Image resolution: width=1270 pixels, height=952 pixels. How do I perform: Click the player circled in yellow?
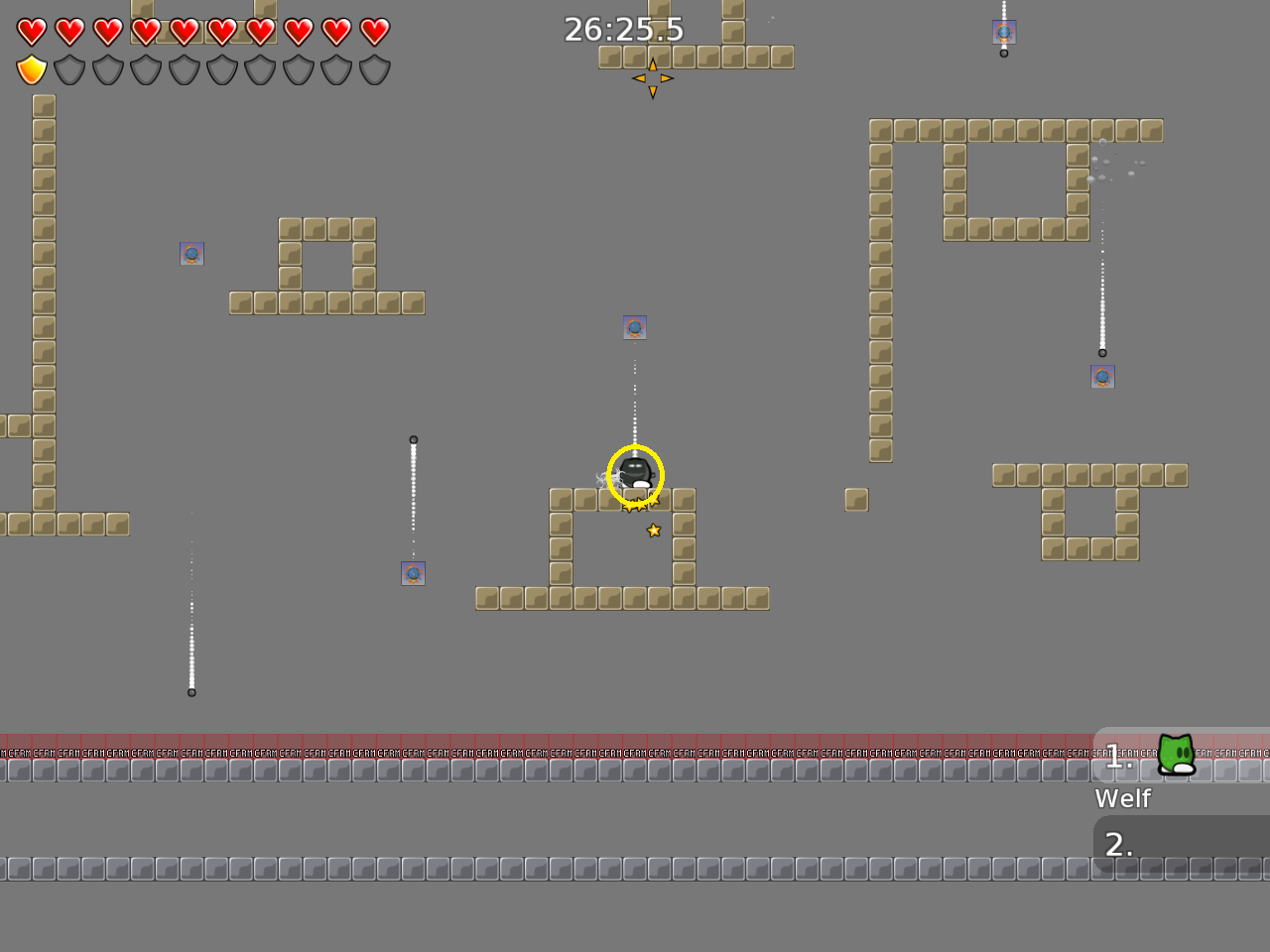click(x=633, y=474)
